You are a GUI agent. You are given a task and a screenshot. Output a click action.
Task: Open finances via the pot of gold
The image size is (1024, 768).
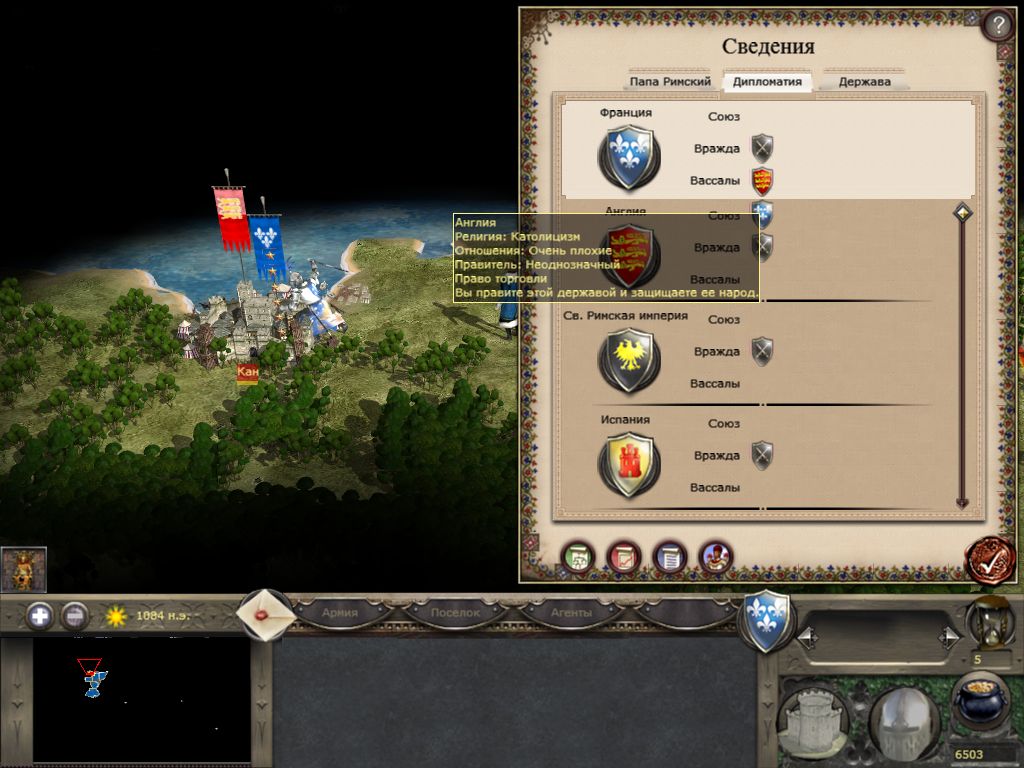tap(979, 705)
